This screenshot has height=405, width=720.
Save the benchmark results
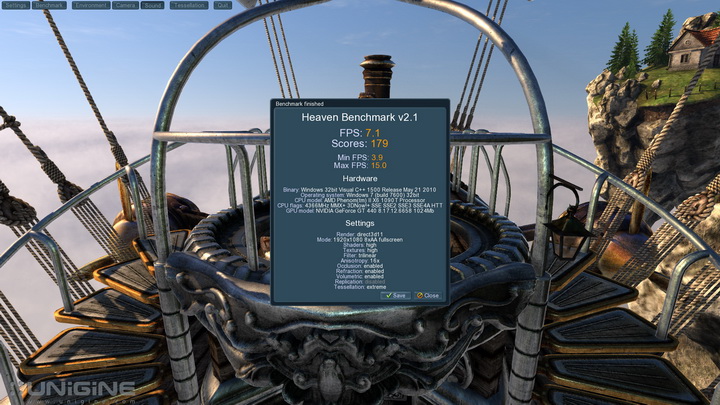pos(395,296)
